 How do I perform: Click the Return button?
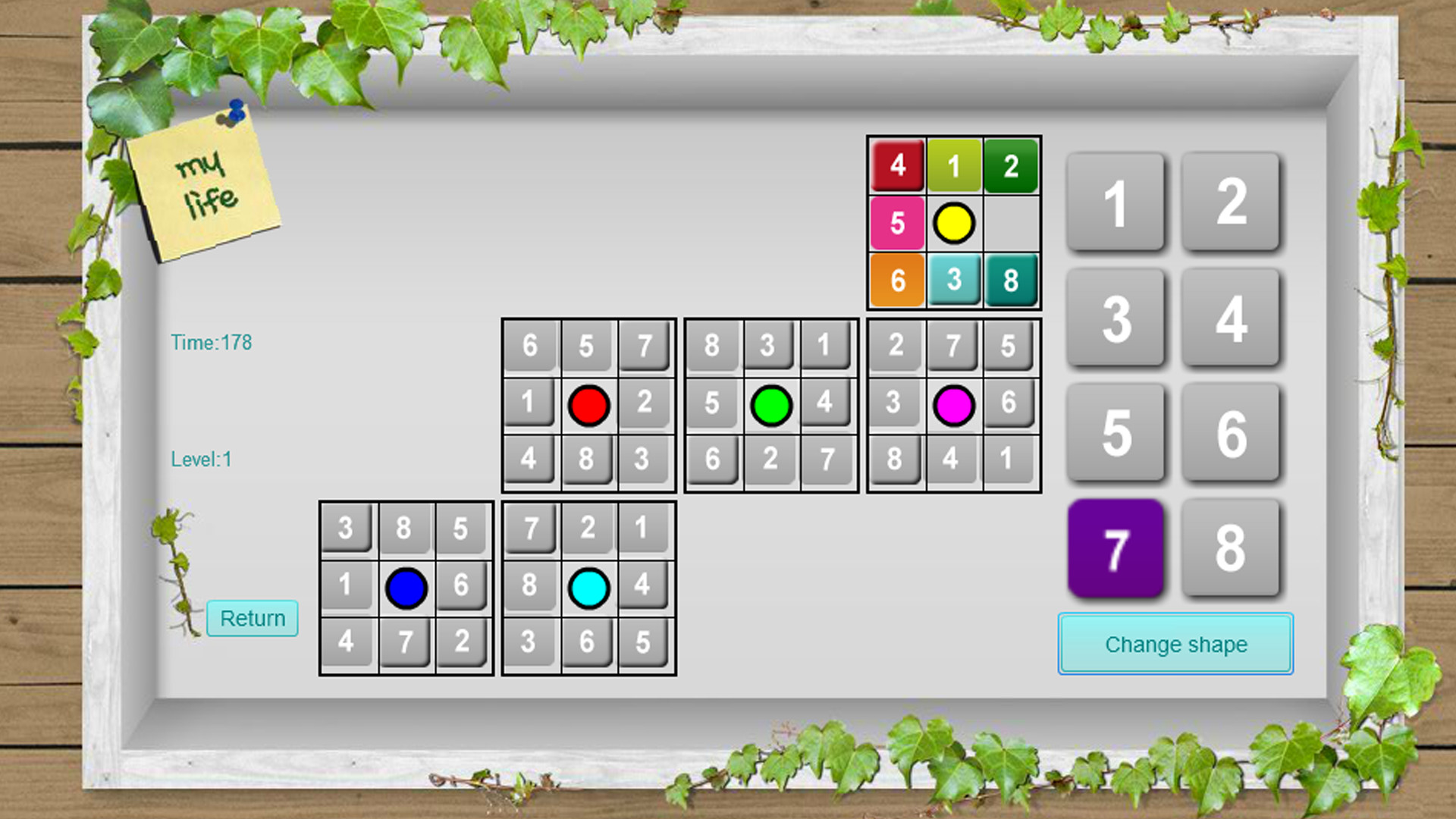(x=252, y=620)
